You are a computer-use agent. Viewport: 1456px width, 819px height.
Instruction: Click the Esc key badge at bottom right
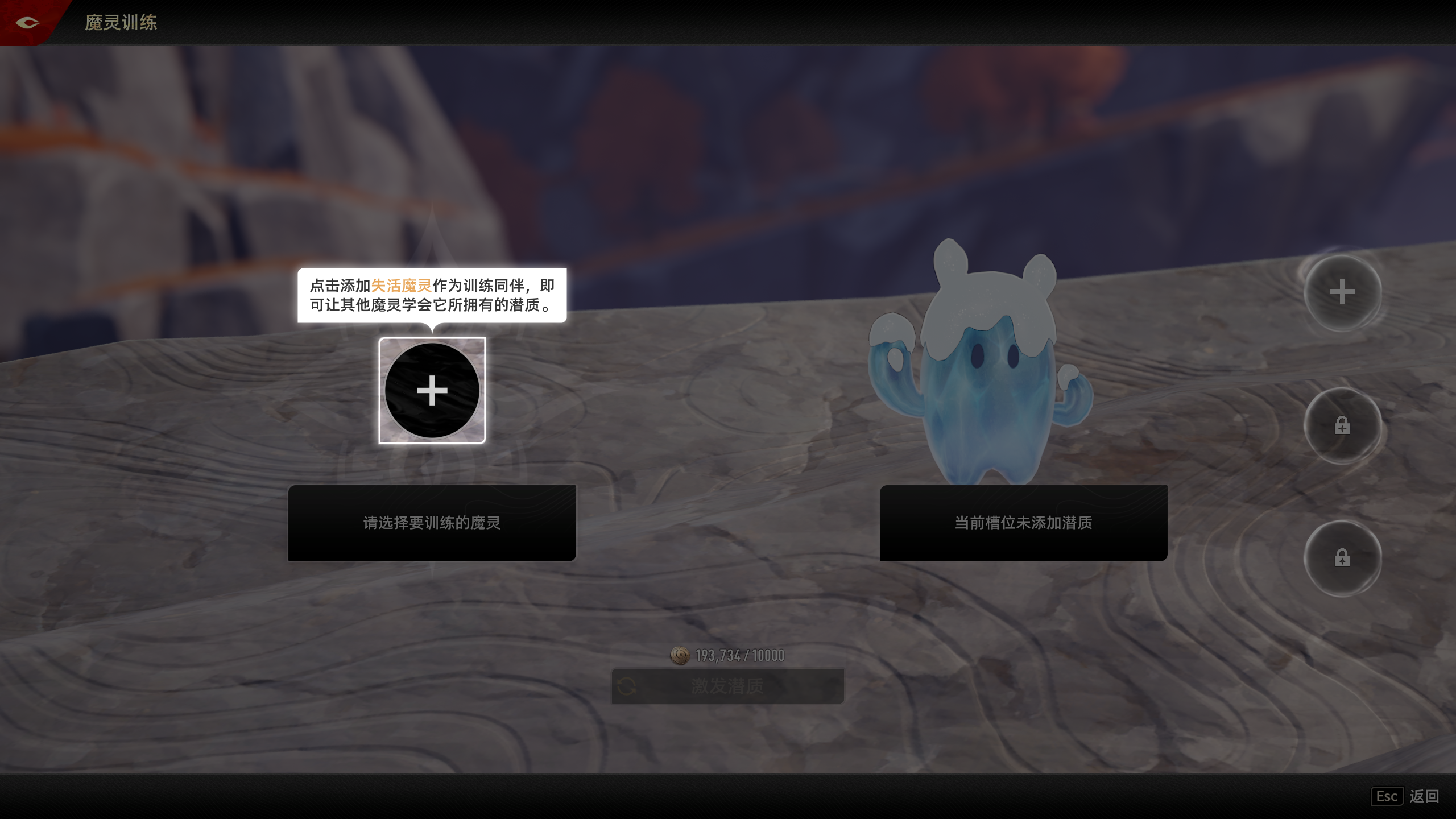point(1387,797)
